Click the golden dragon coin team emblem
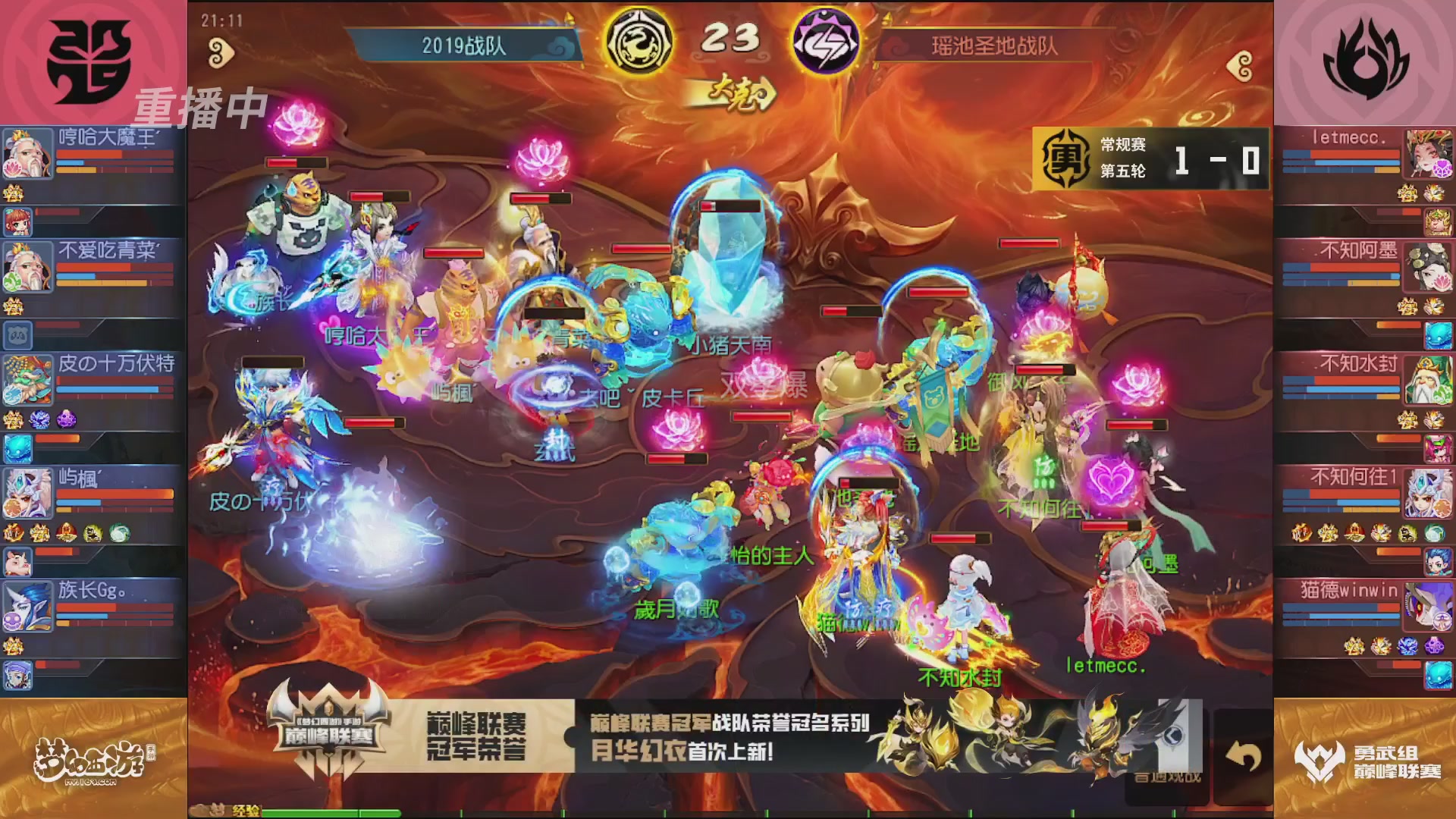1456x819 pixels. point(641,42)
